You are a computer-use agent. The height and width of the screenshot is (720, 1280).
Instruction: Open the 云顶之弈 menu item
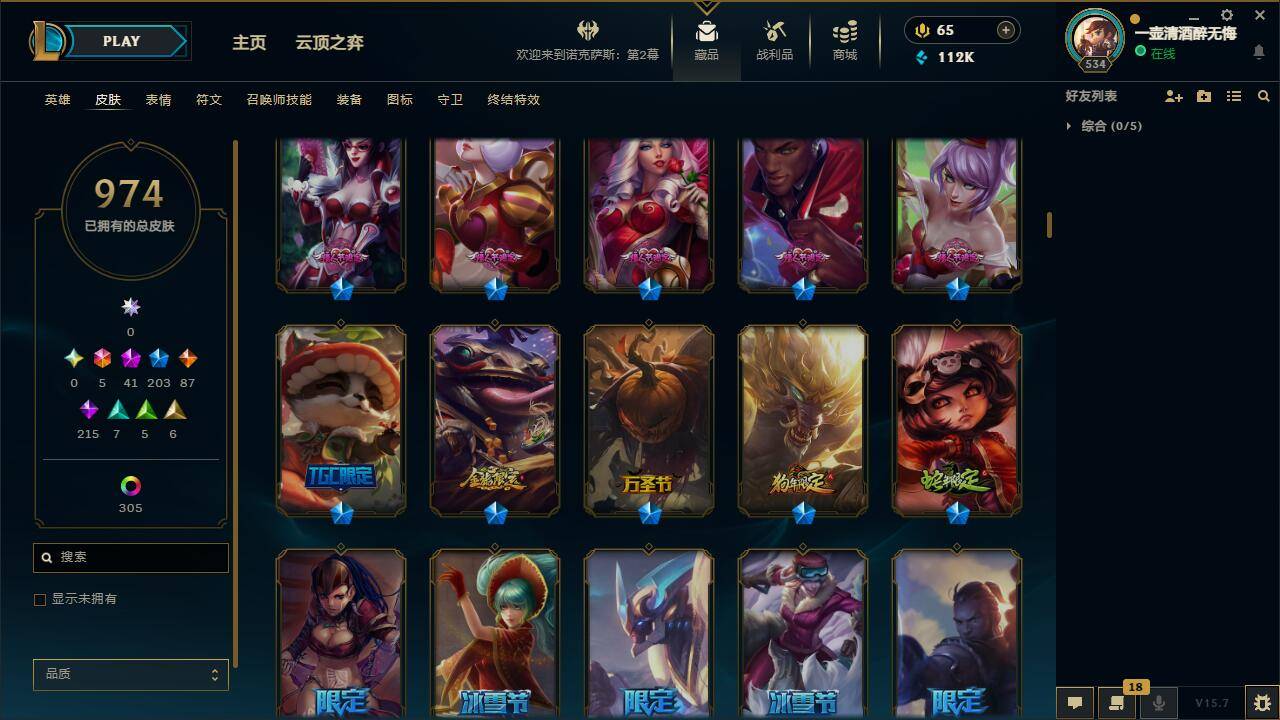(330, 42)
